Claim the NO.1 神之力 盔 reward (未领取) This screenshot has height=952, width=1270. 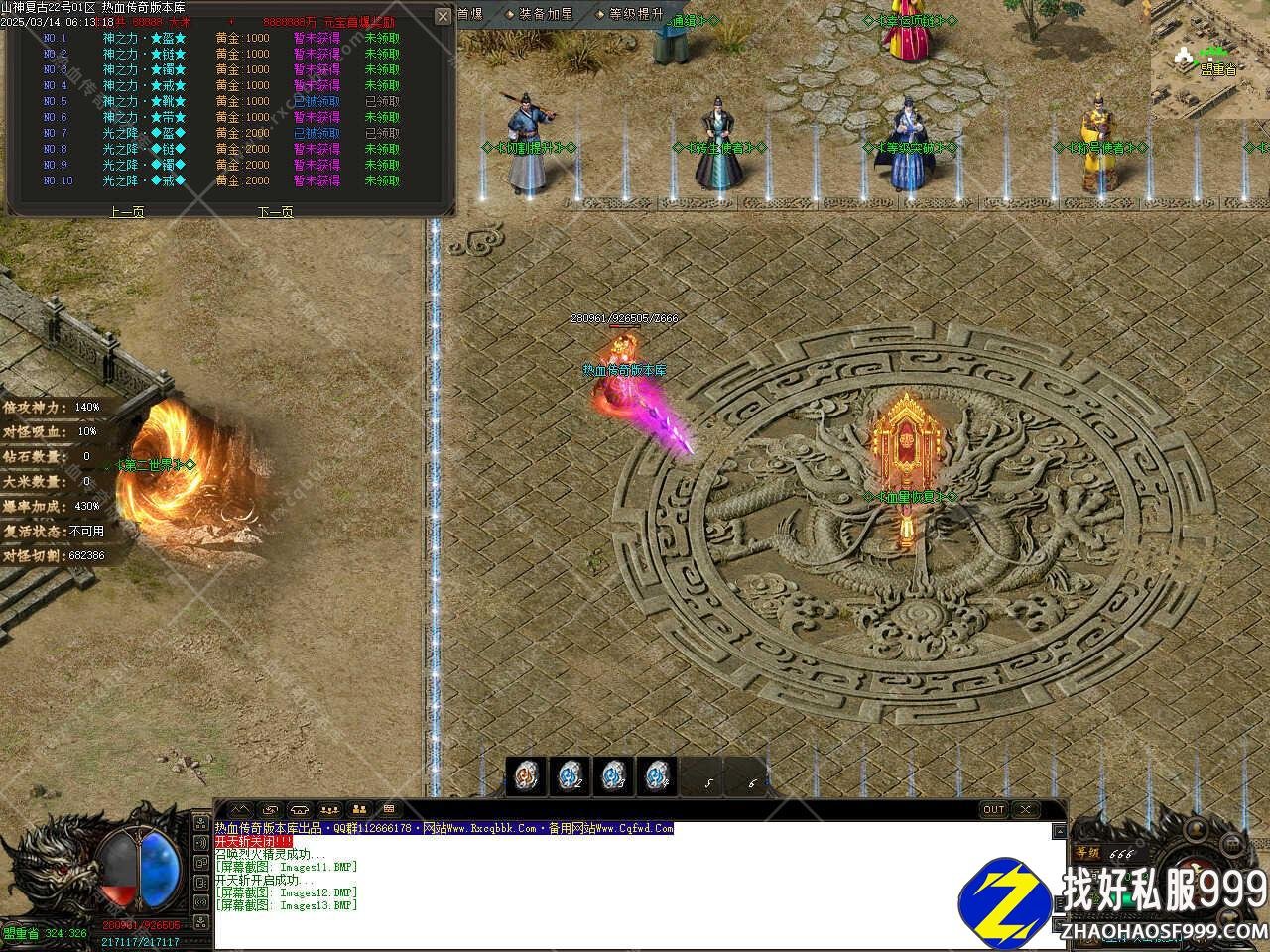click(382, 38)
